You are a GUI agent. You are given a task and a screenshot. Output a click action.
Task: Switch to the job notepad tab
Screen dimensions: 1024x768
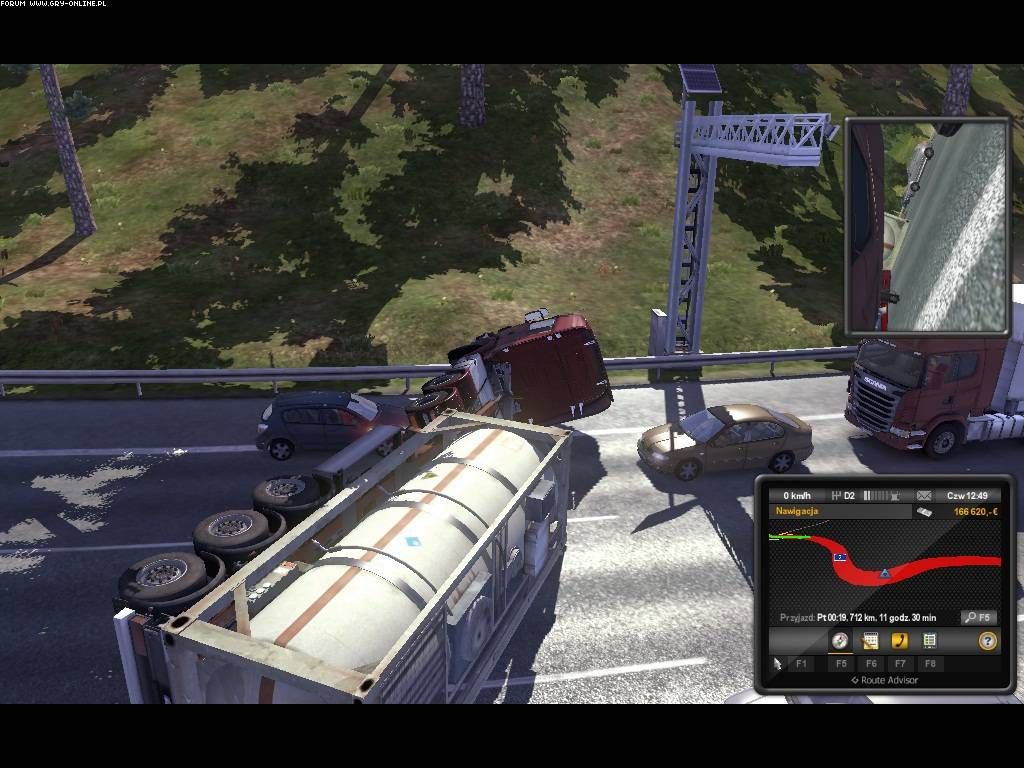[870, 641]
